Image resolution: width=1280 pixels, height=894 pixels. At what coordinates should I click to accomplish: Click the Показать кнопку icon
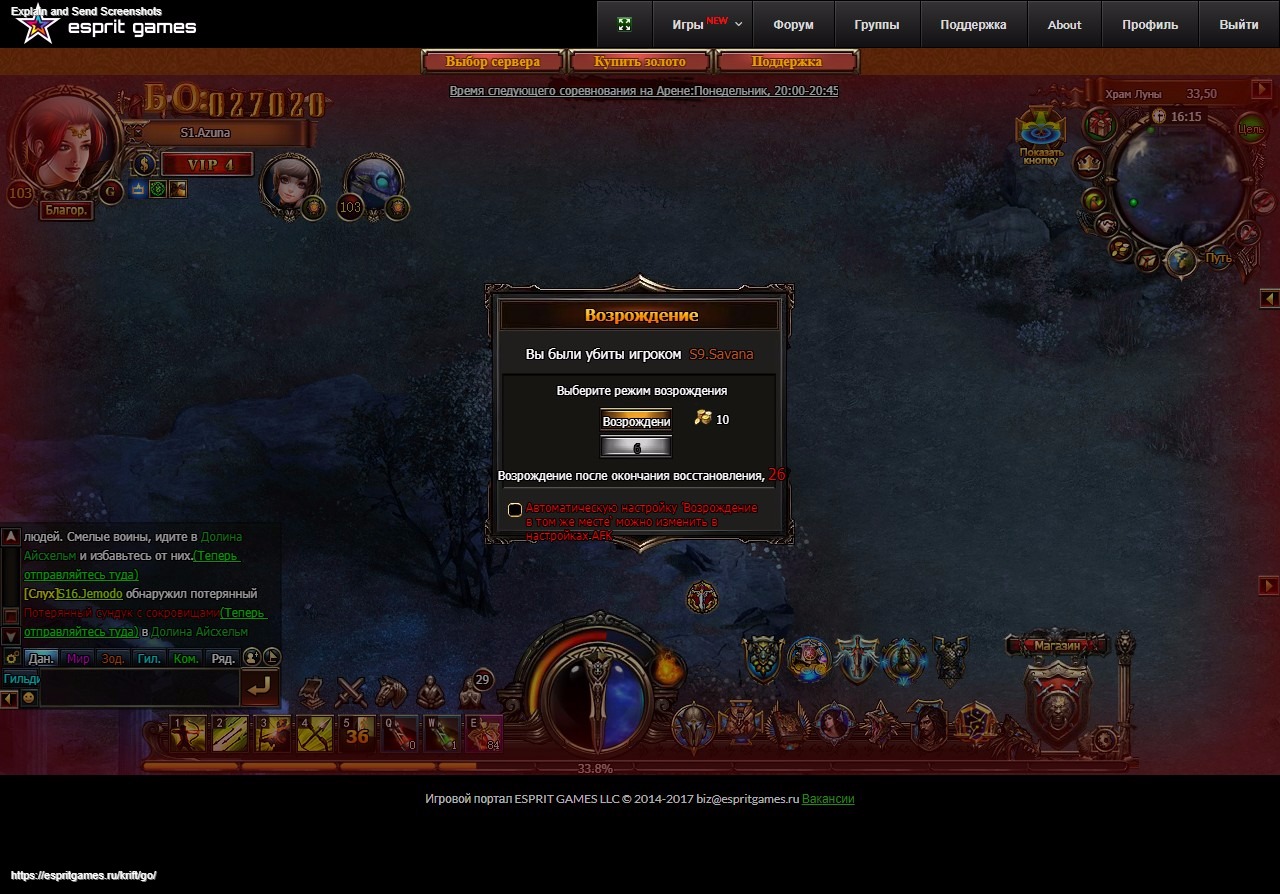(x=1041, y=137)
